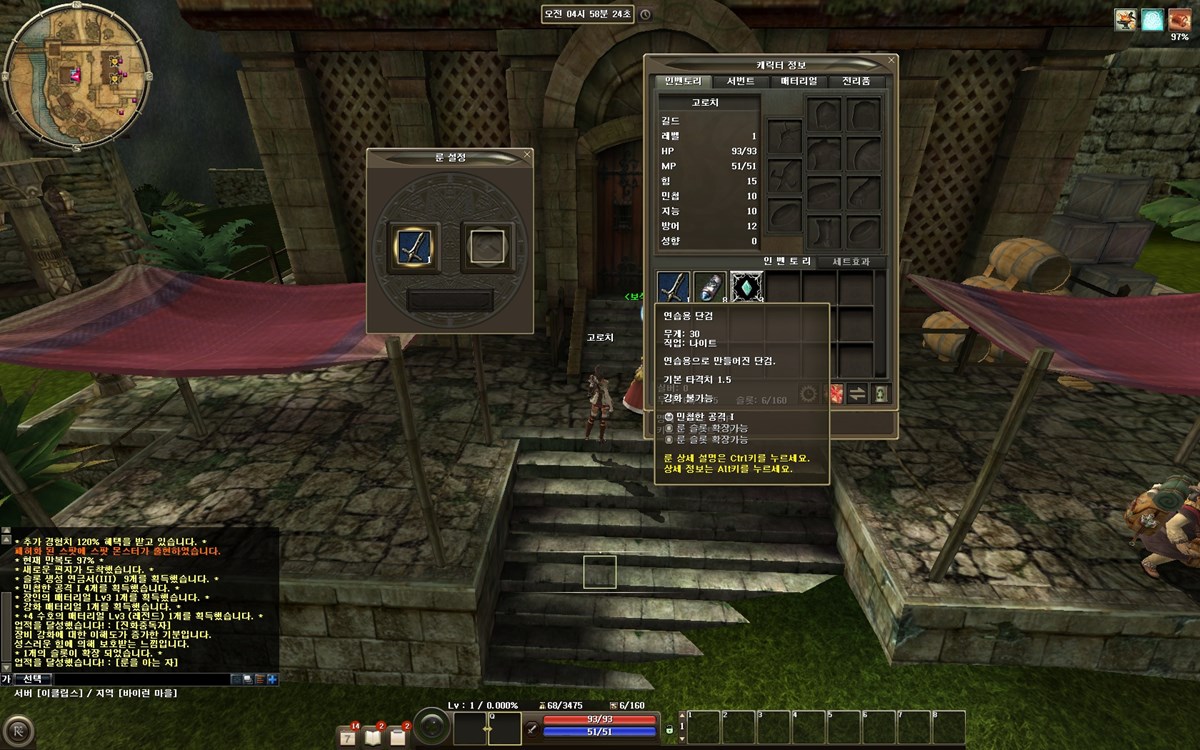Show the 전리품 tab
Screen dimensions: 1200x750
[855, 81]
